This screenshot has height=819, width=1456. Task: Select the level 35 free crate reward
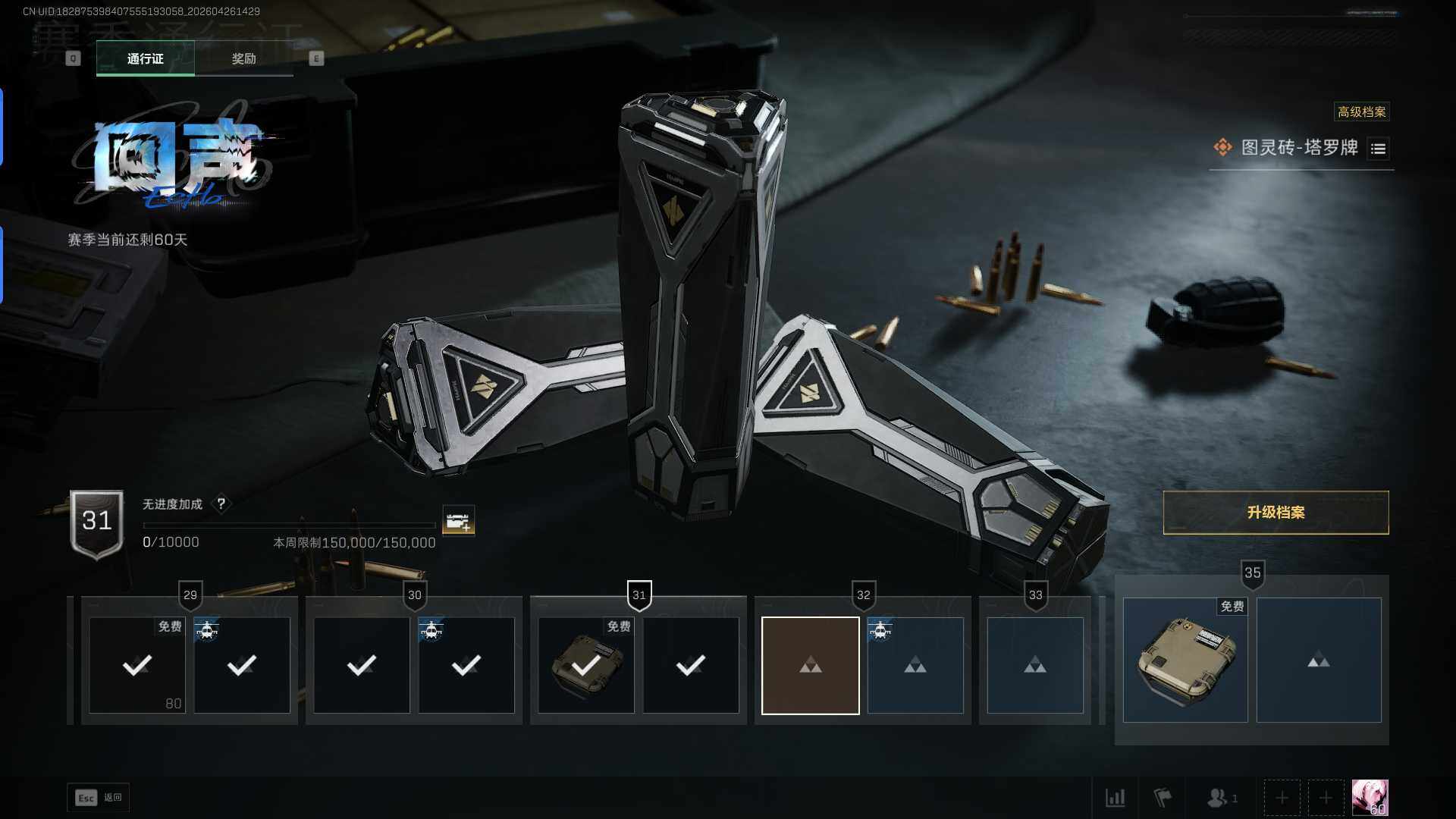click(1185, 660)
